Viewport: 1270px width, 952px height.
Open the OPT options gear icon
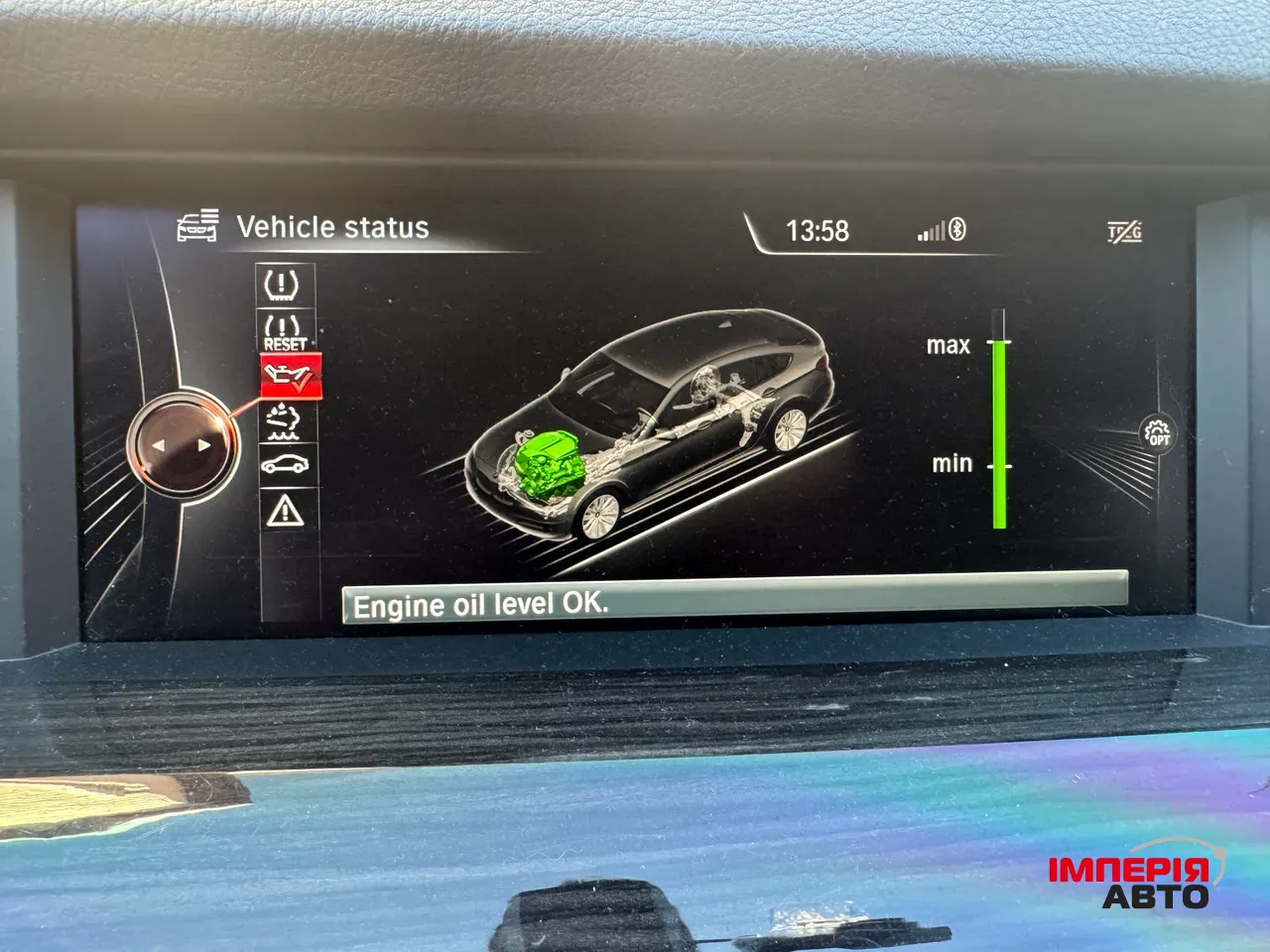pyautogui.click(x=1157, y=434)
